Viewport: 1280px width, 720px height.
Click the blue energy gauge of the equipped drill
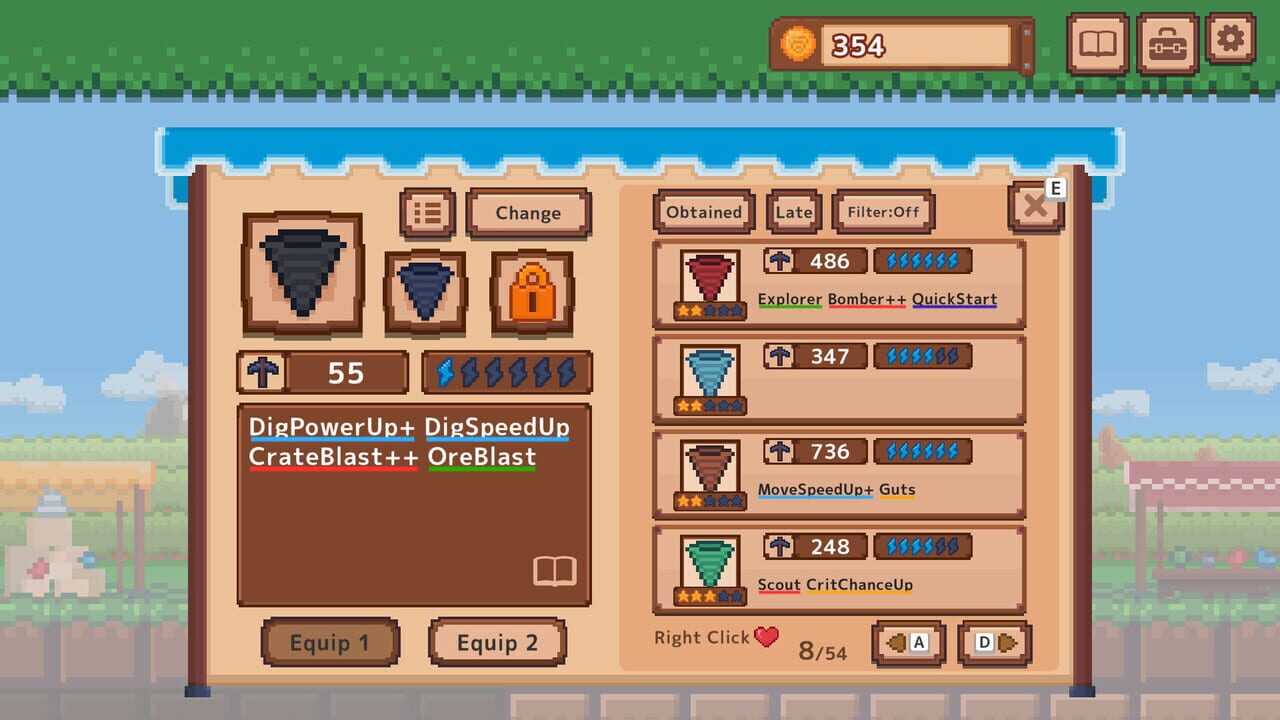tap(506, 372)
